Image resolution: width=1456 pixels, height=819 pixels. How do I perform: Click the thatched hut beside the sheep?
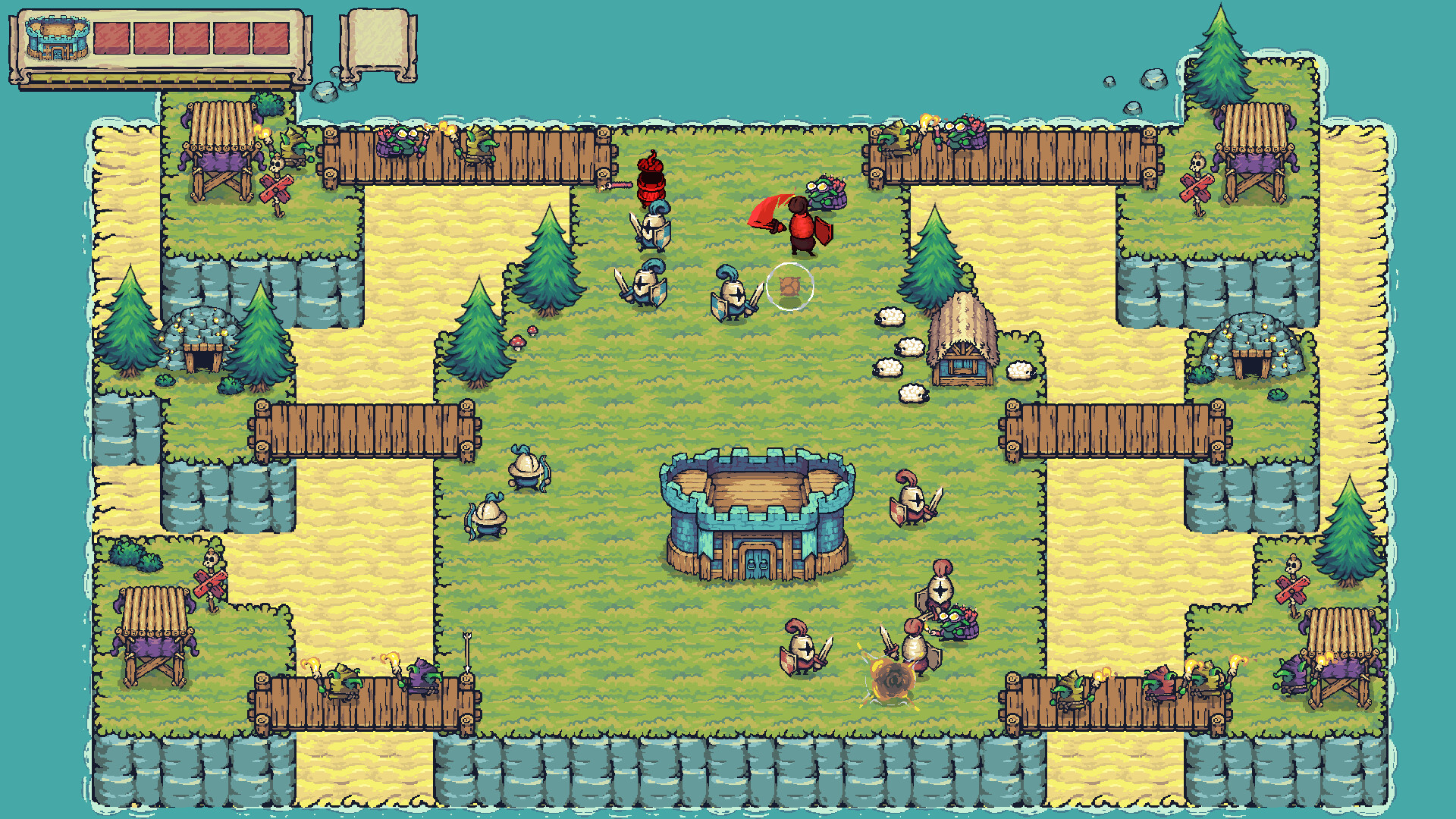pyautogui.click(x=963, y=341)
